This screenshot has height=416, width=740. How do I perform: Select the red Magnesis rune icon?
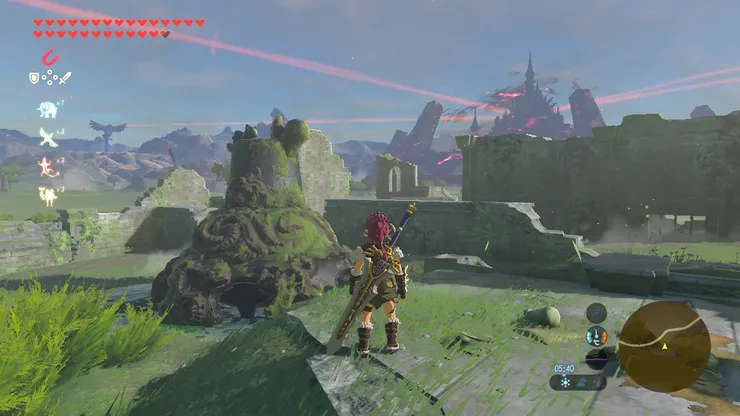tap(49, 59)
